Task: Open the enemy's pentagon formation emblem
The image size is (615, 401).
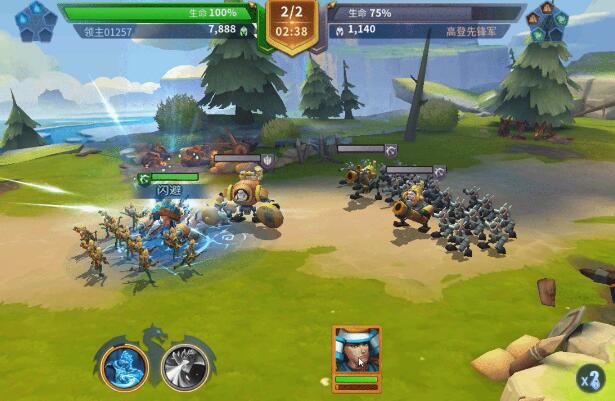Action: (x=549, y=21)
